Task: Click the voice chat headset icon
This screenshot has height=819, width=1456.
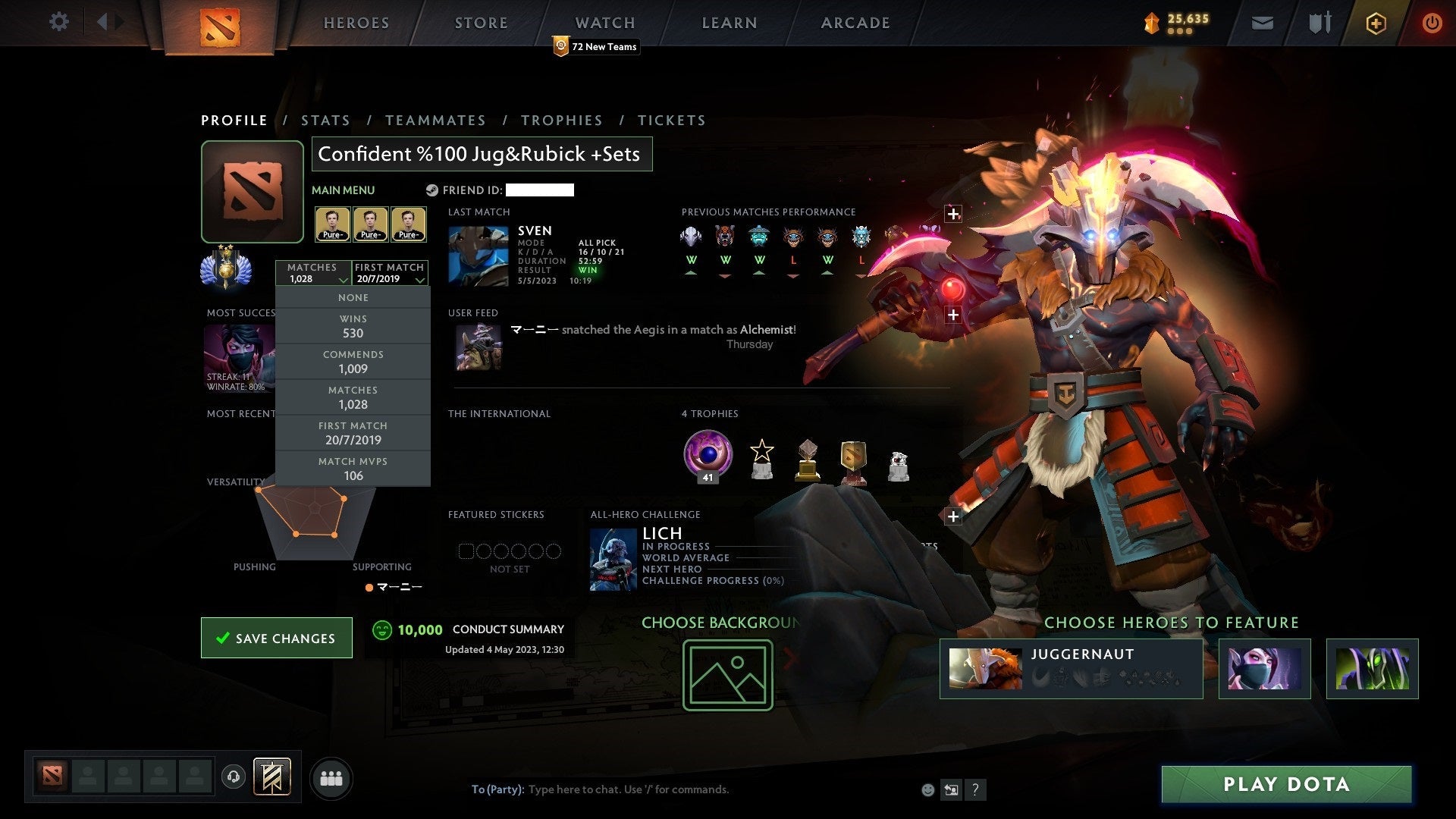Action: (x=234, y=777)
